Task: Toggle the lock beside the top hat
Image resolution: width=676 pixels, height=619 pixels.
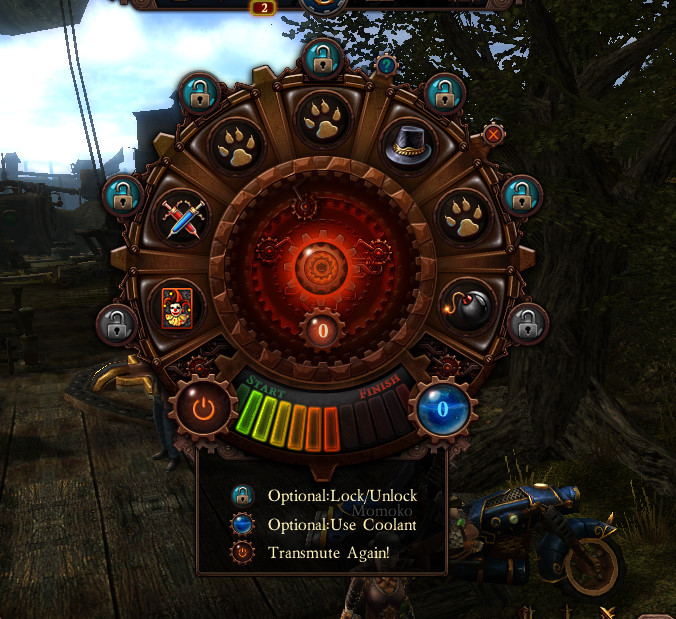Action: [443, 95]
